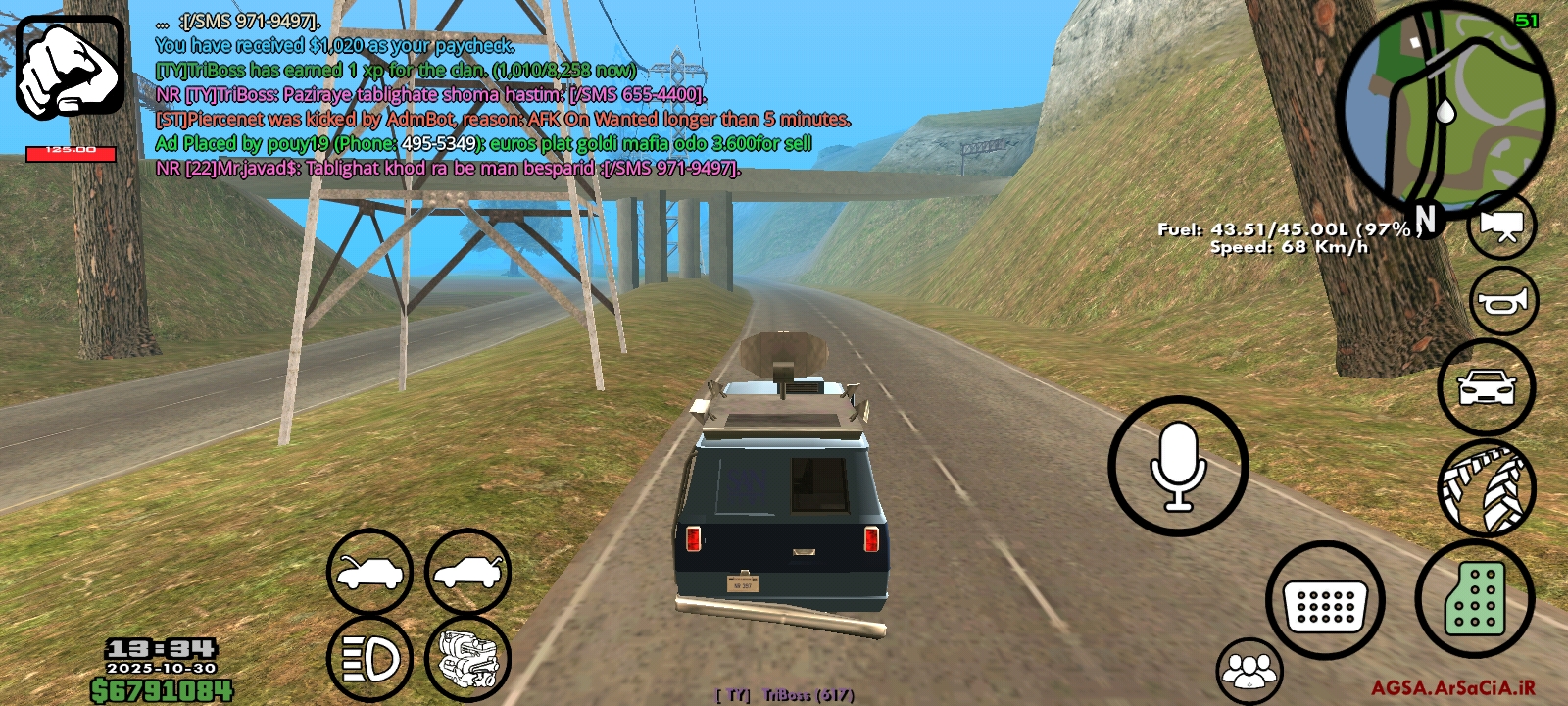Screen dimensions: 1568x706
Task: Toggle the engine button
Action: click(x=467, y=658)
